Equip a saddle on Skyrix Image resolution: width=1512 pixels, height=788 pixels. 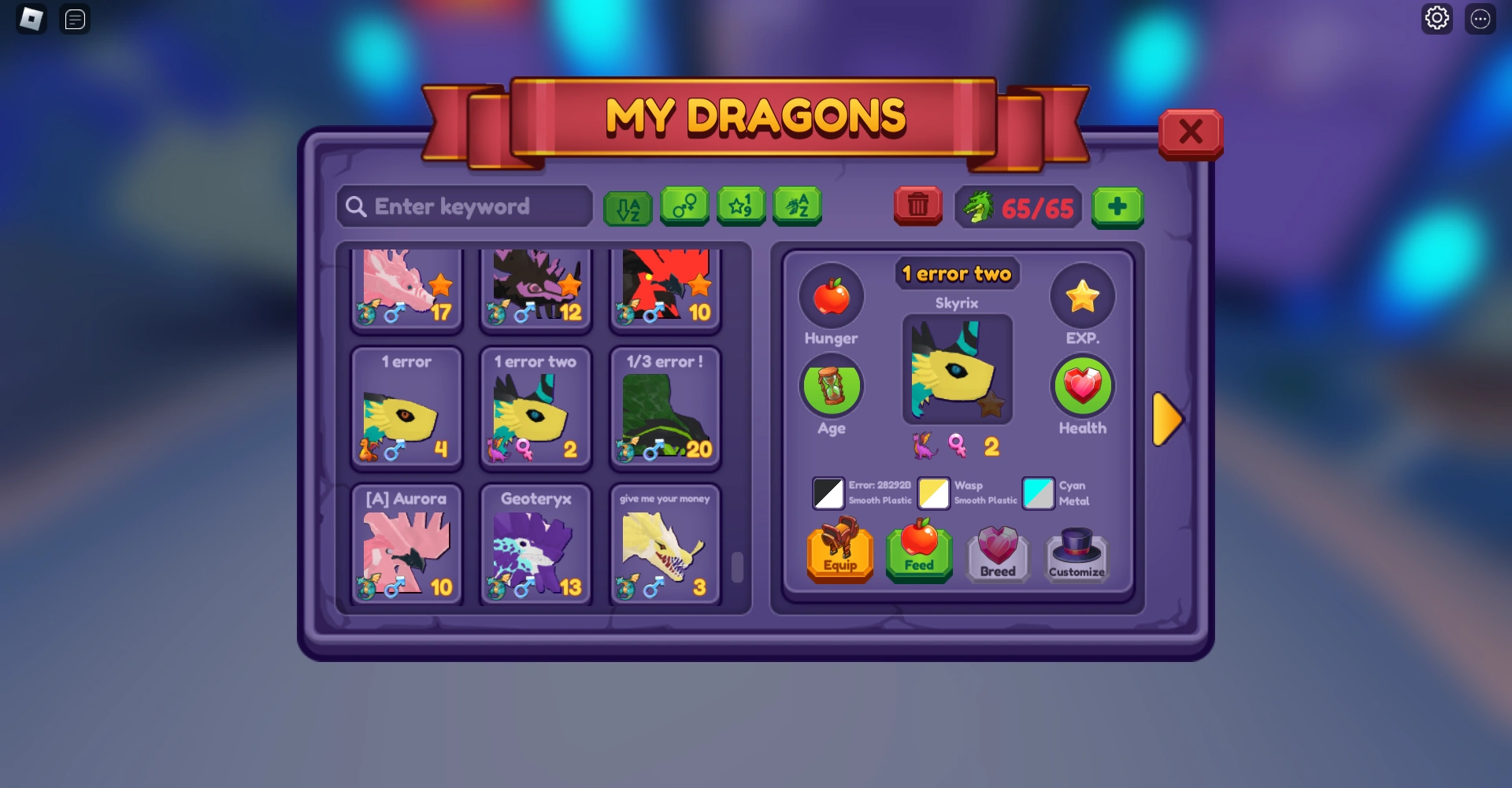point(839,553)
